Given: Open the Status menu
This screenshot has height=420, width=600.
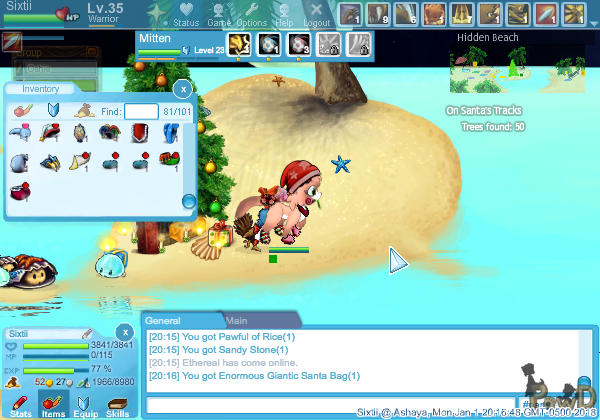Looking at the screenshot, I should [186, 14].
